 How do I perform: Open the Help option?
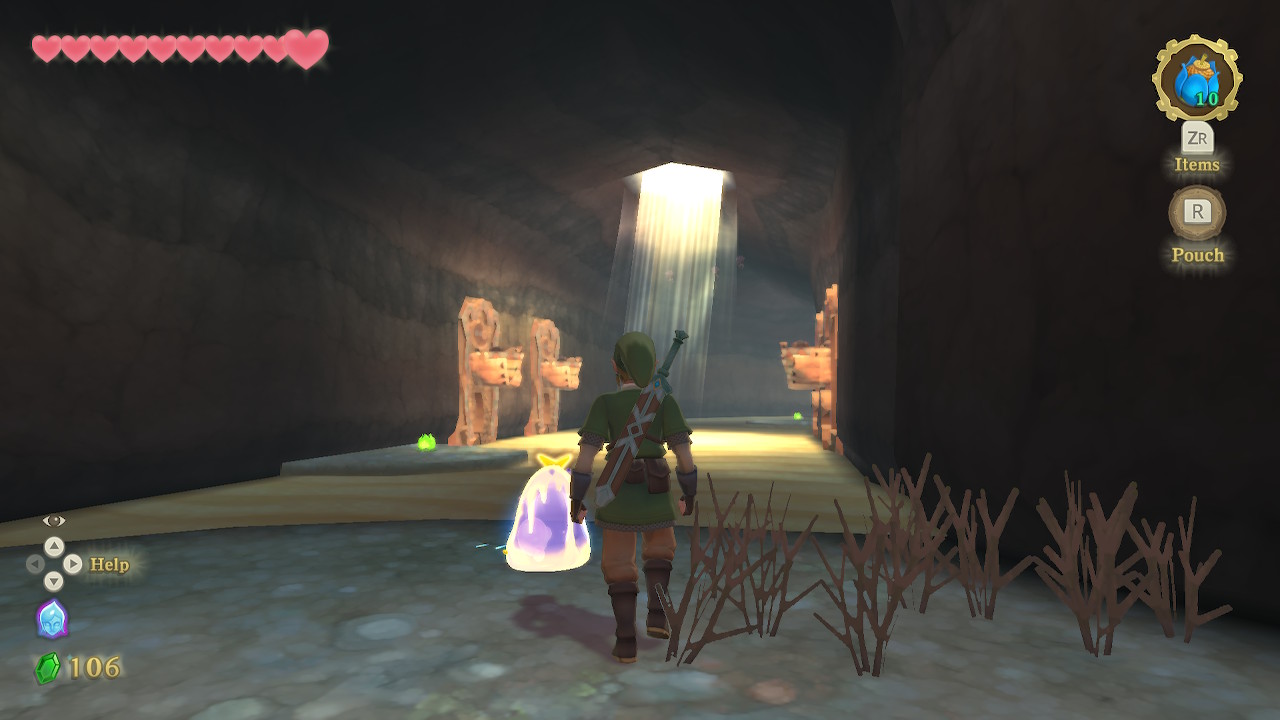[x=109, y=564]
